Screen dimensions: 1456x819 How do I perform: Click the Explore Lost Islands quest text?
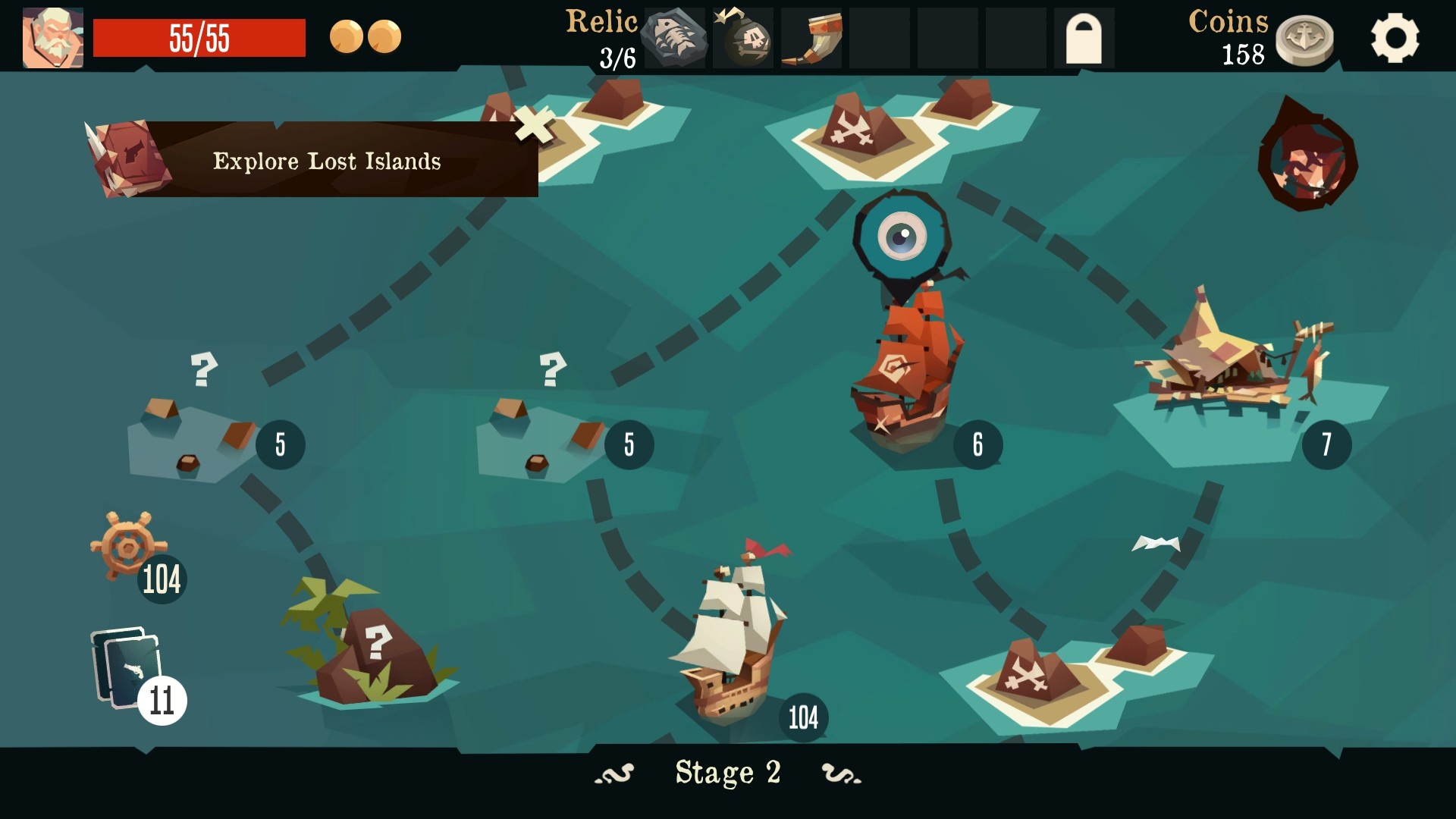point(326,161)
